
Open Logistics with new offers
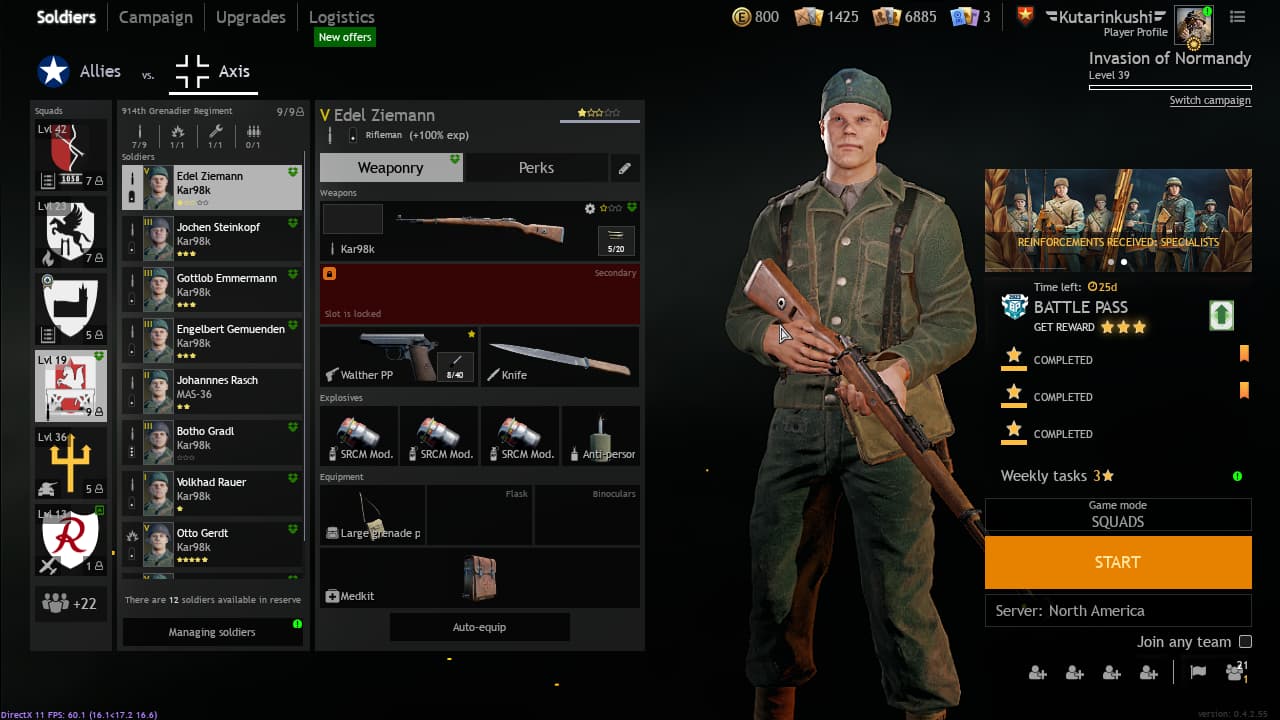pyautogui.click(x=341, y=17)
